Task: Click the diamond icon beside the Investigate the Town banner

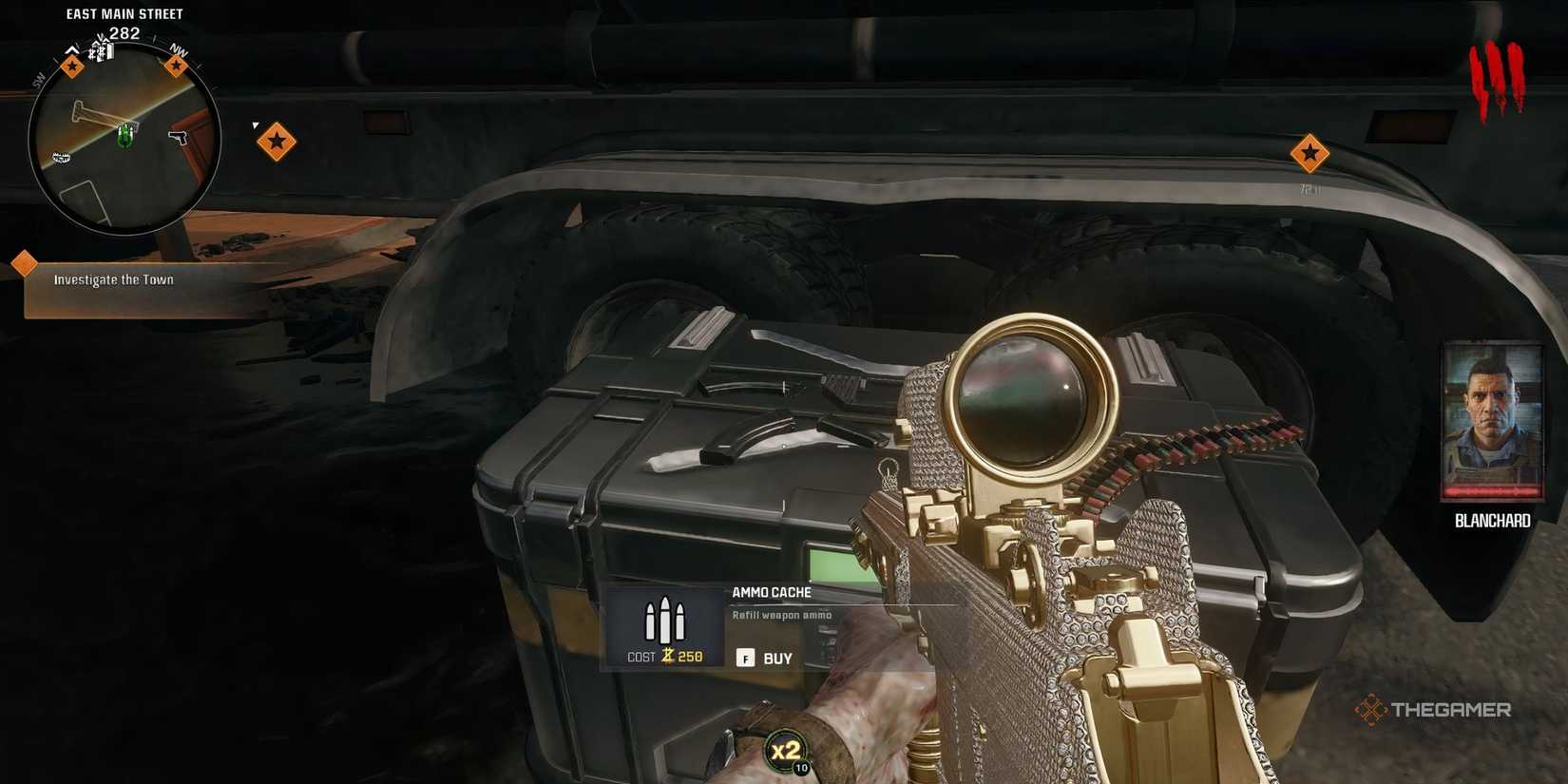Action: tap(23, 261)
